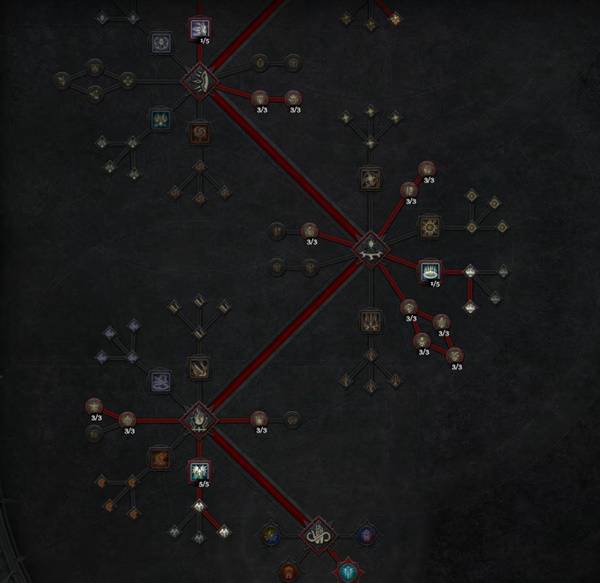Choose the purple round node beside the bottom hub
600x583 pixels.
pyautogui.click(x=365, y=536)
